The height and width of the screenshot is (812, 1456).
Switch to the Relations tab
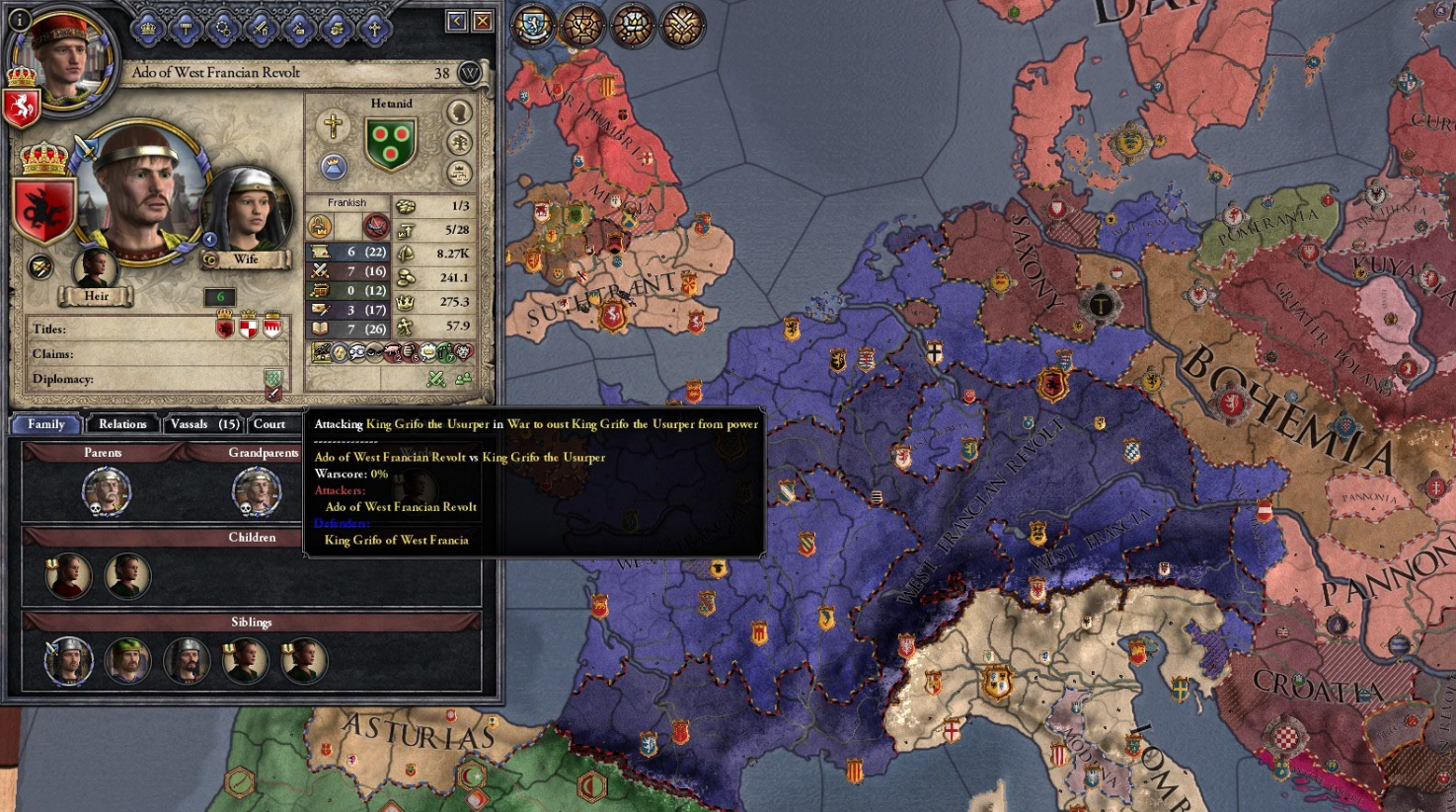122,424
